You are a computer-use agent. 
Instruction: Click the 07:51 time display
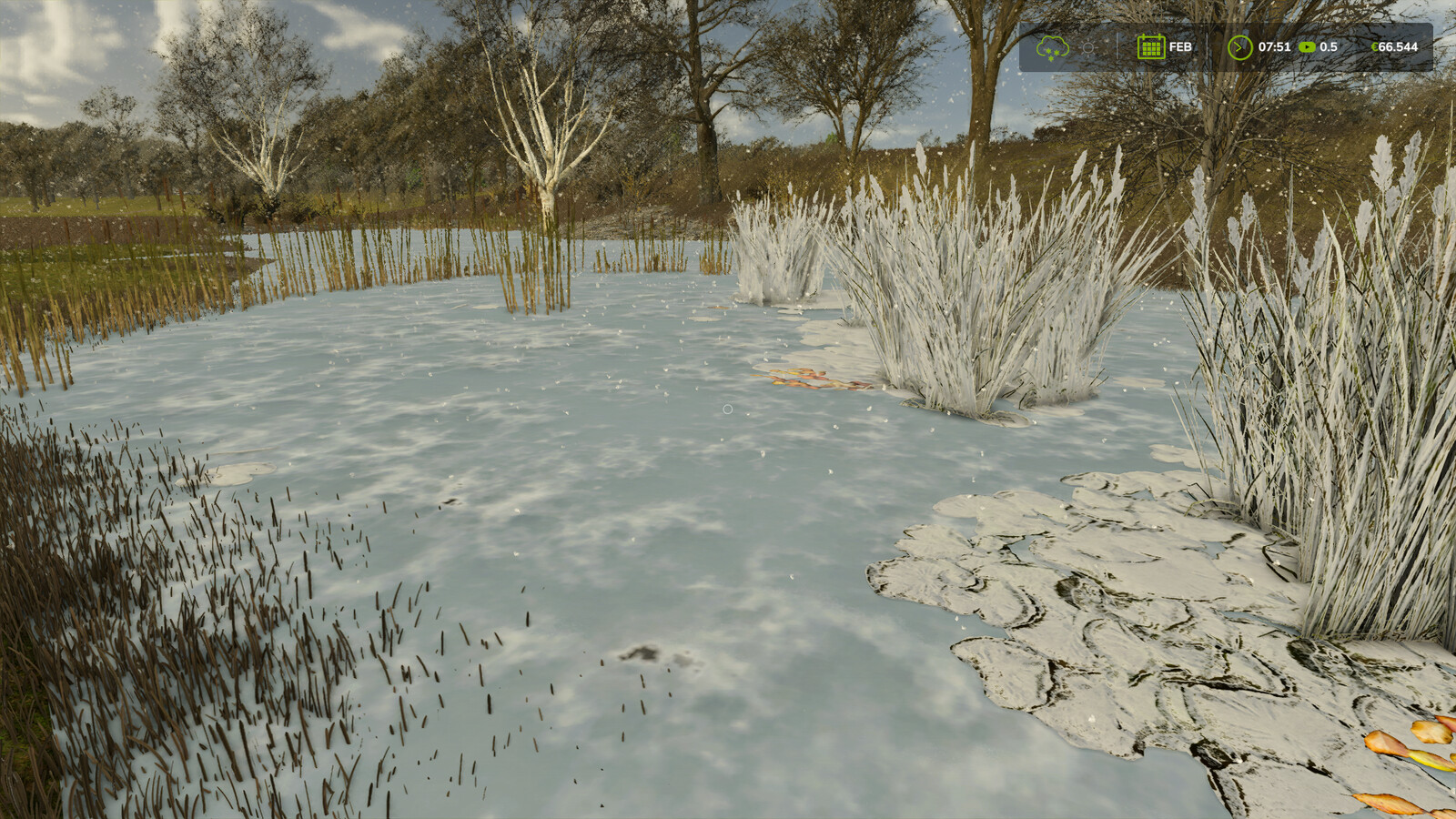1273,46
